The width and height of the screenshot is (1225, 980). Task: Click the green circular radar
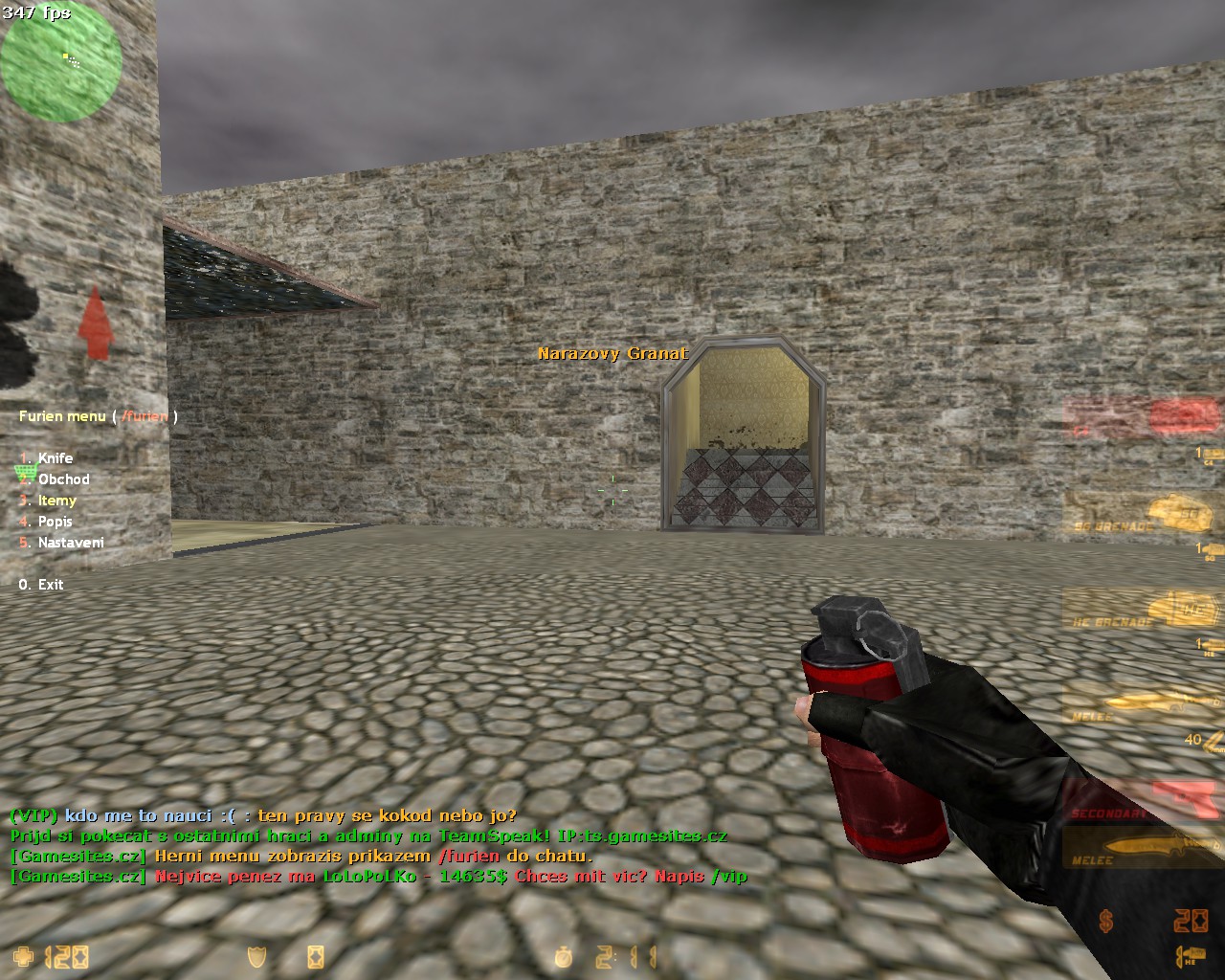point(61,61)
